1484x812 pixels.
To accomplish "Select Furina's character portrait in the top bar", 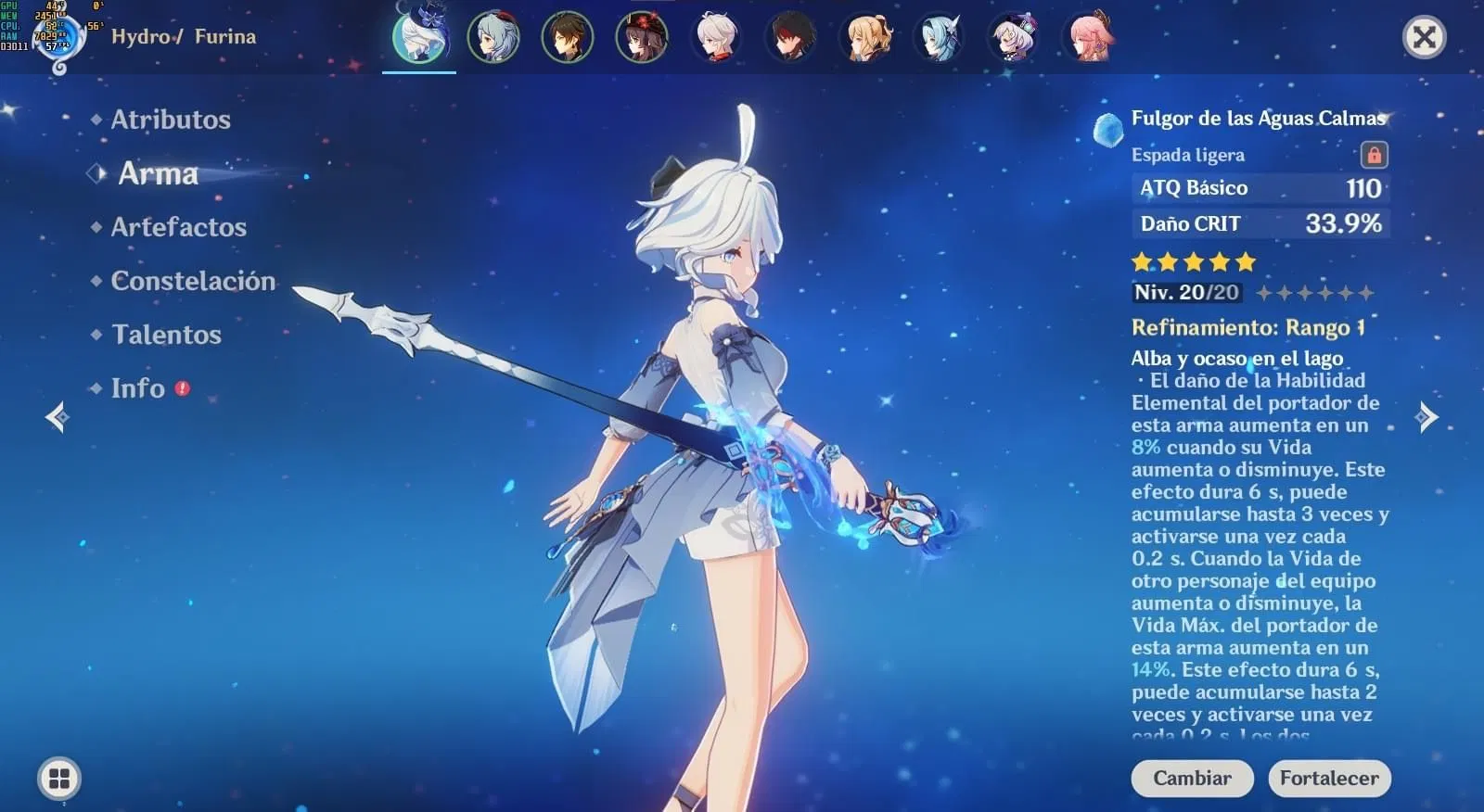I will click(x=419, y=39).
